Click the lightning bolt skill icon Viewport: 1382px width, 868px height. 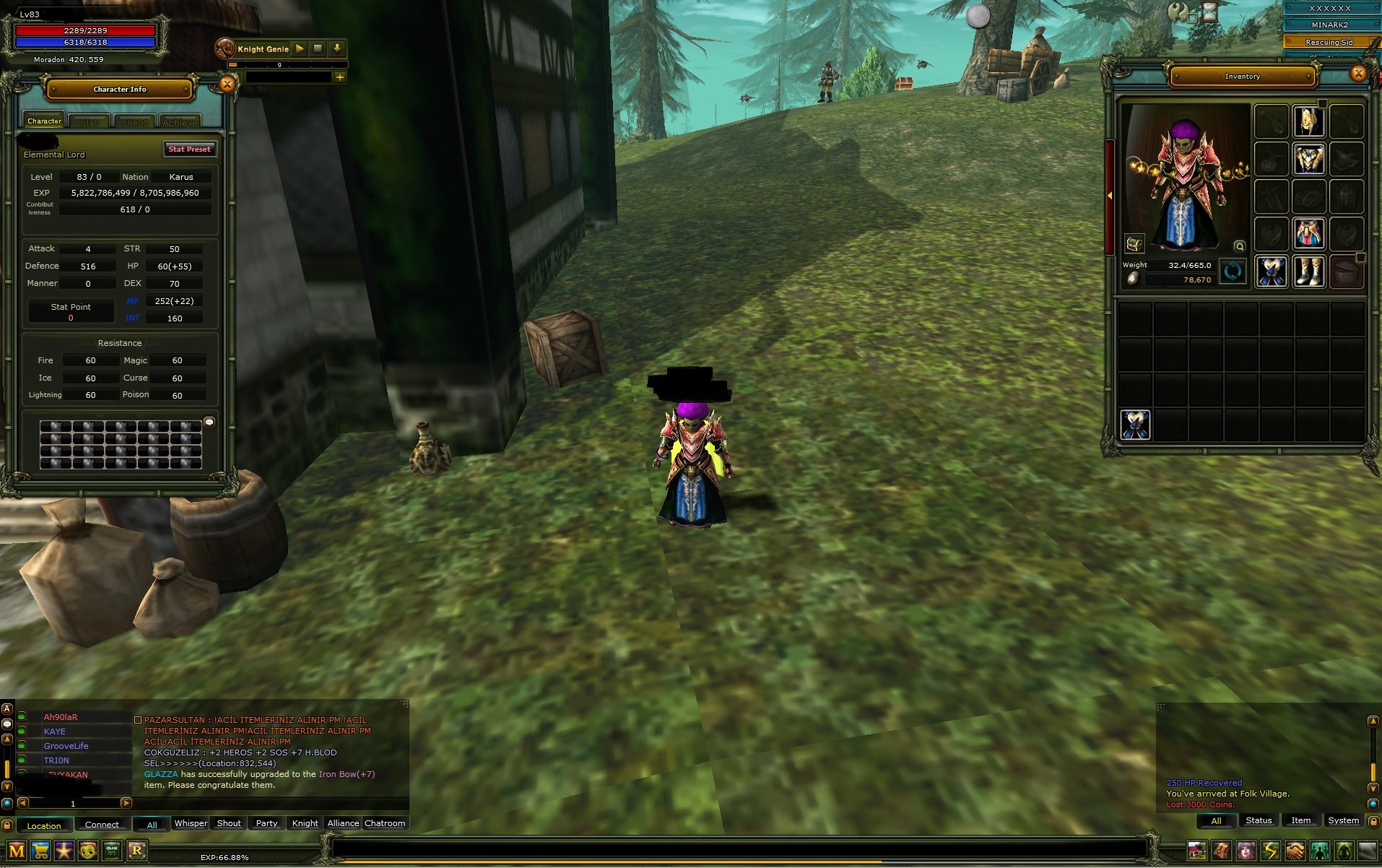(1271, 851)
